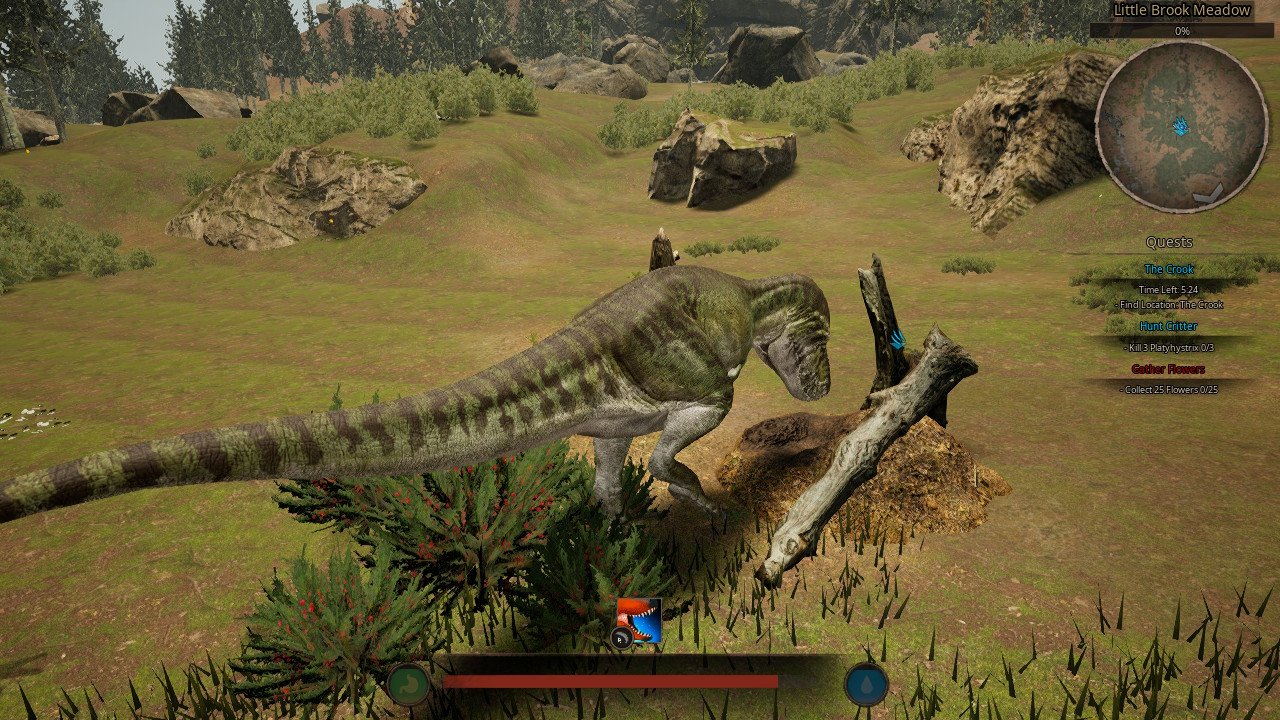Image resolution: width=1280 pixels, height=720 pixels.
Task: Click the blue water drop thirst icon
Action: pos(866,684)
